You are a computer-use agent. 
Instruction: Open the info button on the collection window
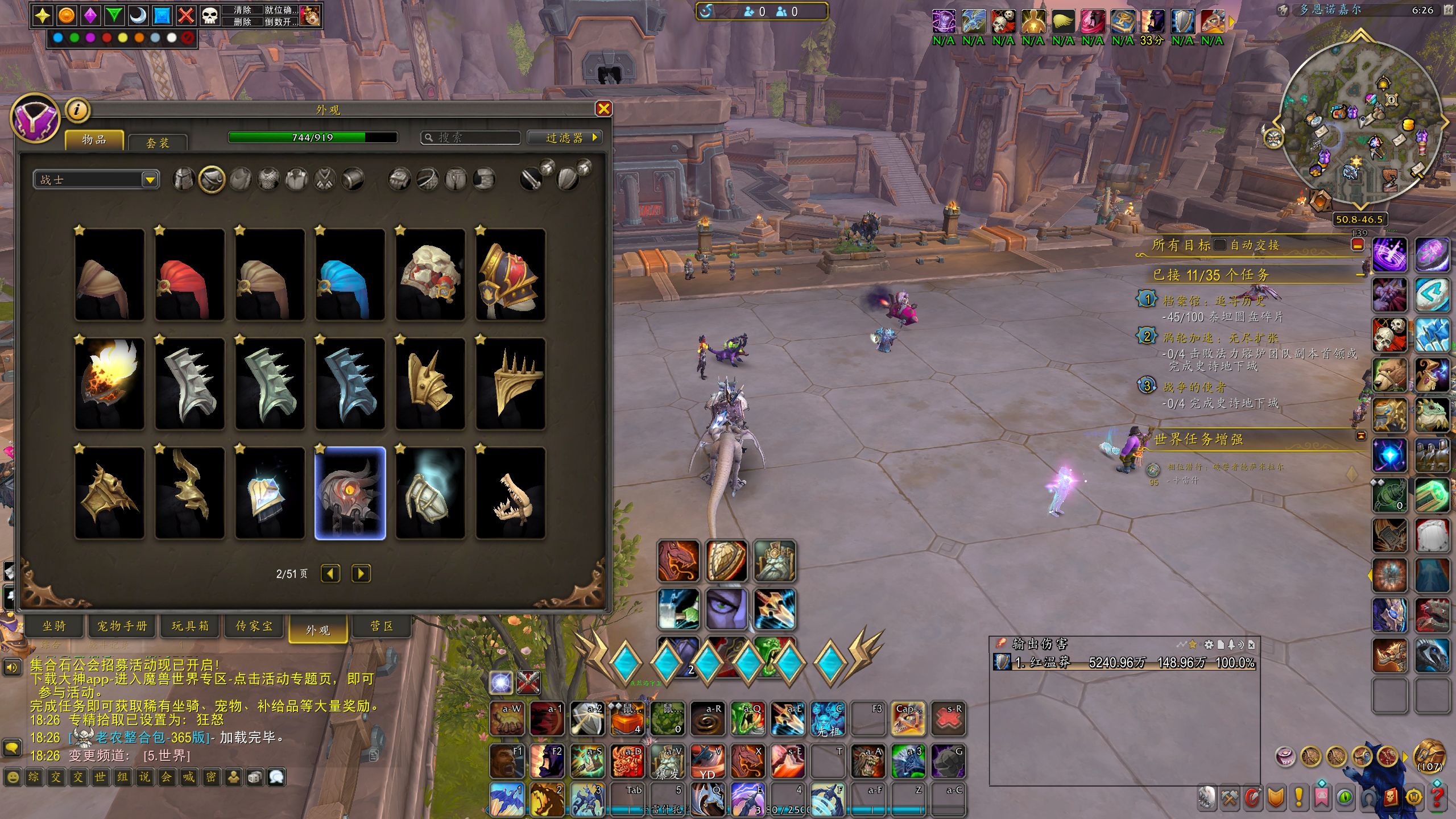(x=78, y=110)
